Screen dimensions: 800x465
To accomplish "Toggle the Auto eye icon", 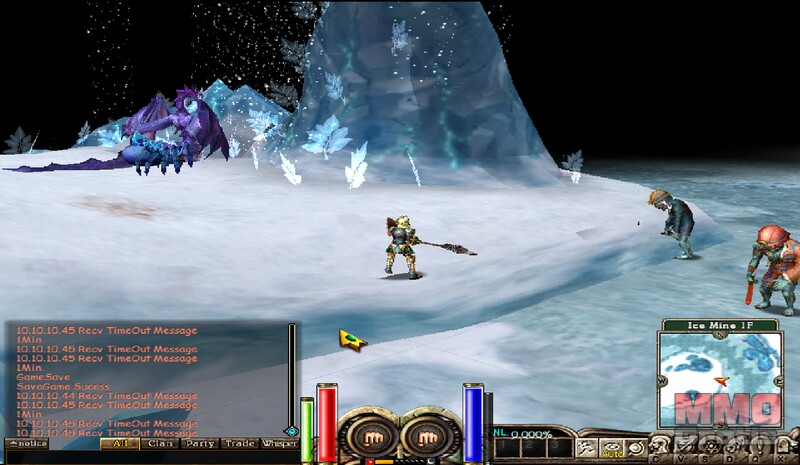I will (x=609, y=446).
